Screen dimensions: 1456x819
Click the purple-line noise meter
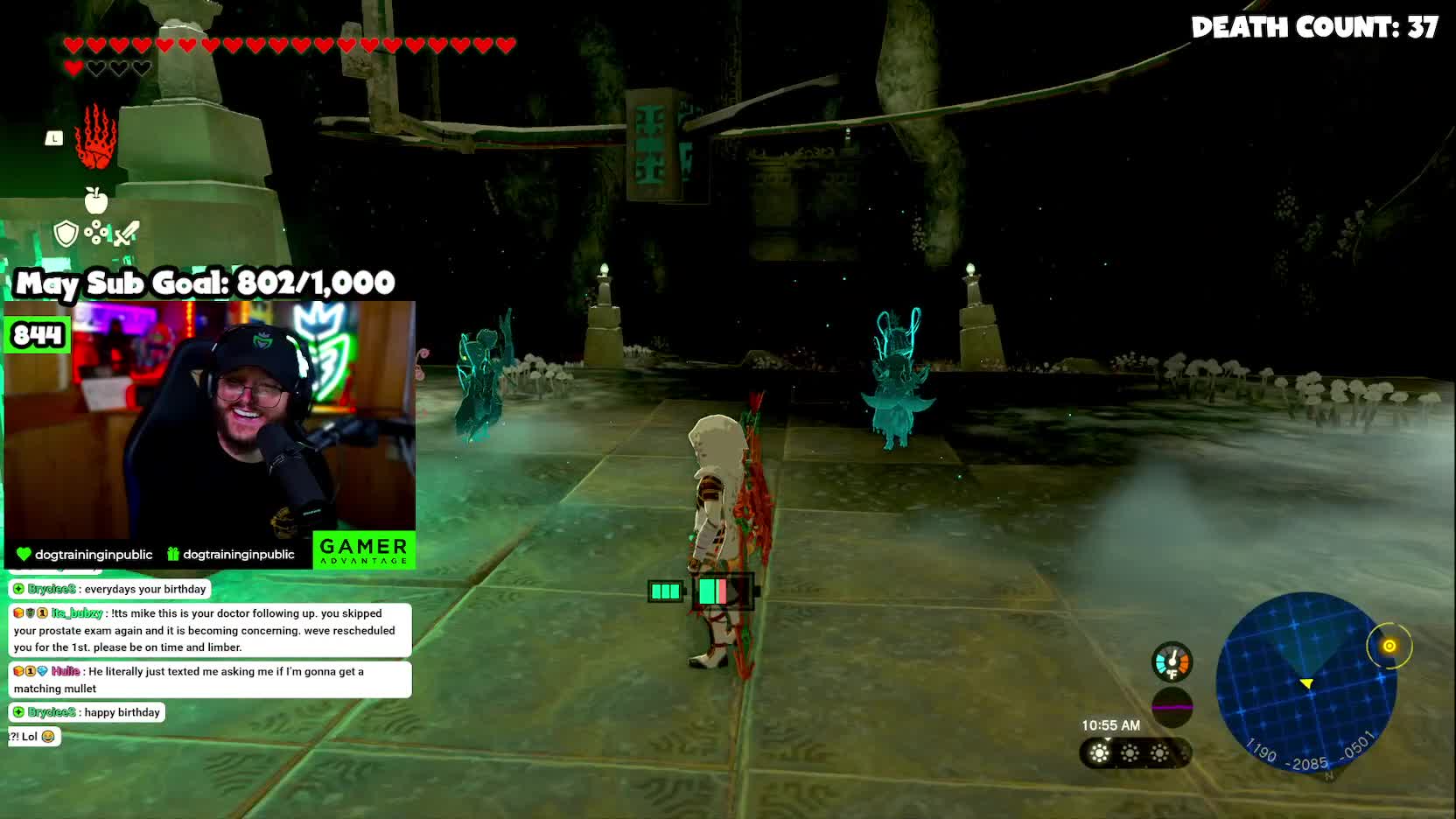pyautogui.click(x=1172, y=706)
